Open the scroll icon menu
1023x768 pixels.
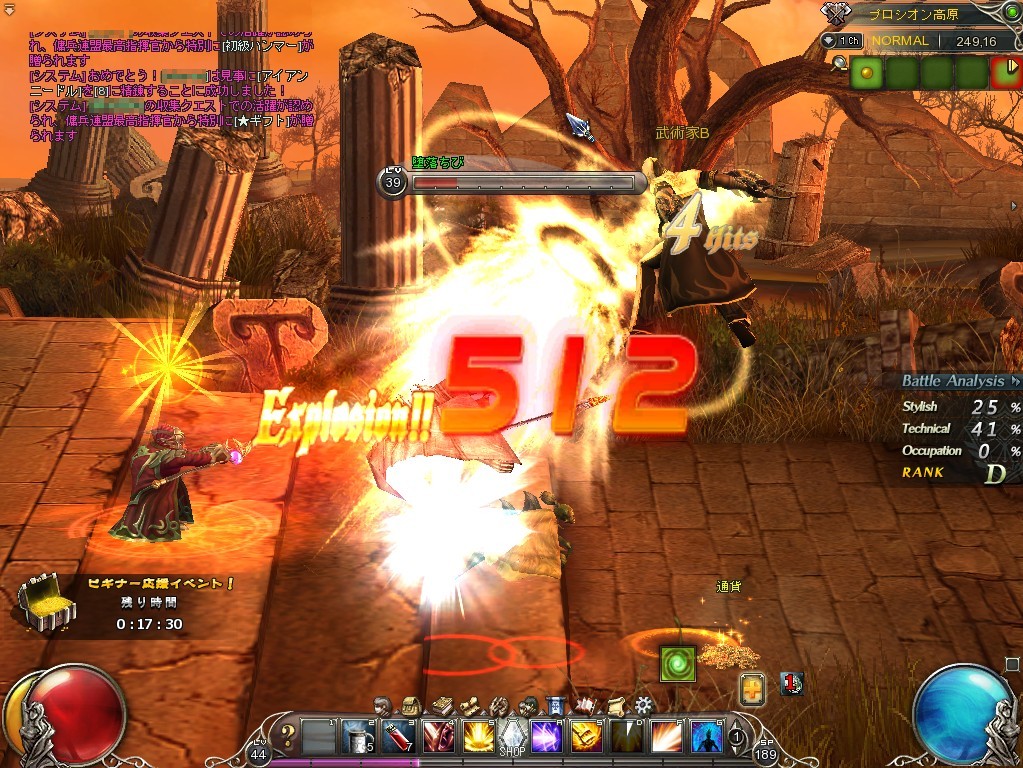click(616, 705)
